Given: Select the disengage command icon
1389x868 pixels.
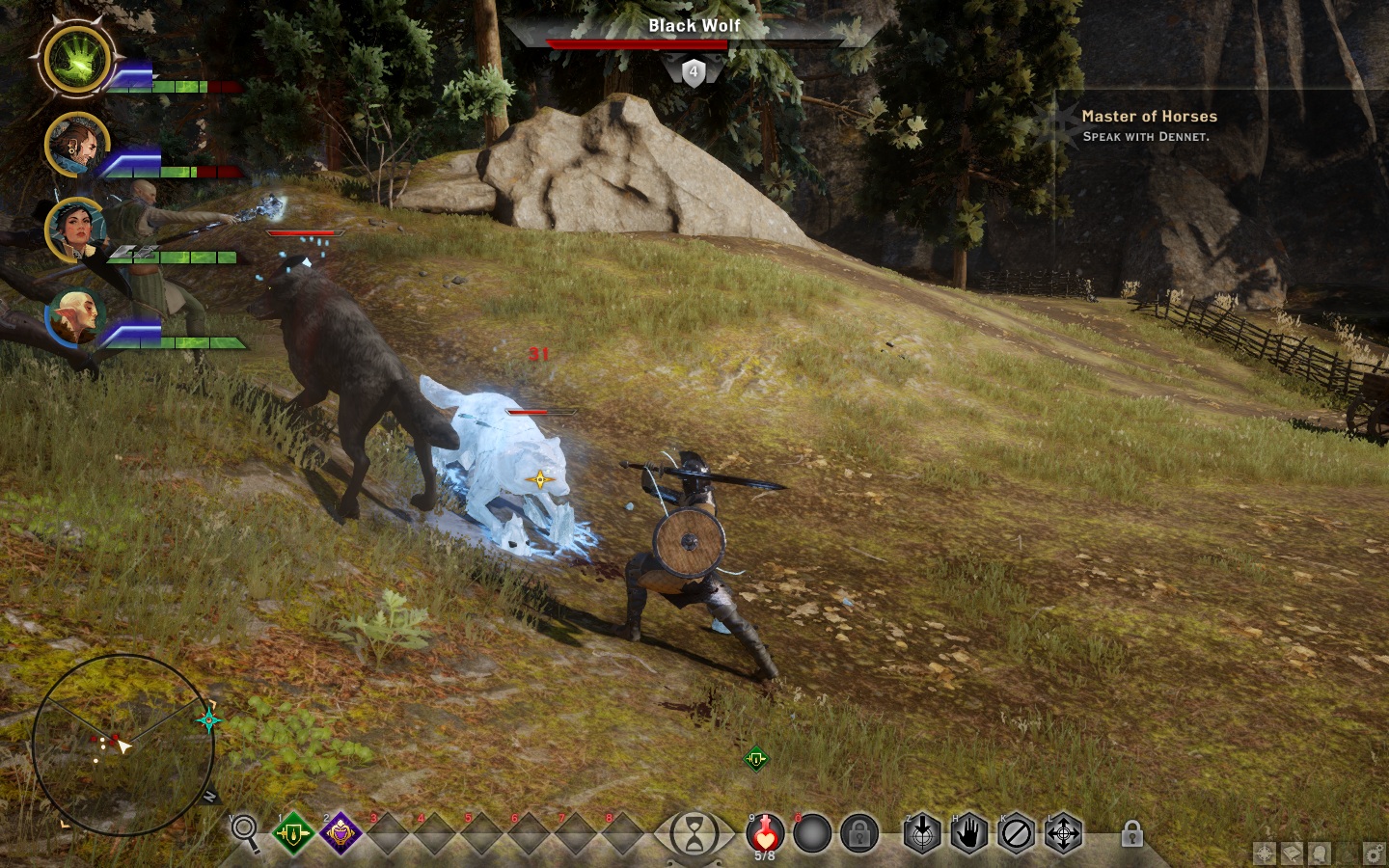Looking at the screenshot, I should click(1016, 833).
